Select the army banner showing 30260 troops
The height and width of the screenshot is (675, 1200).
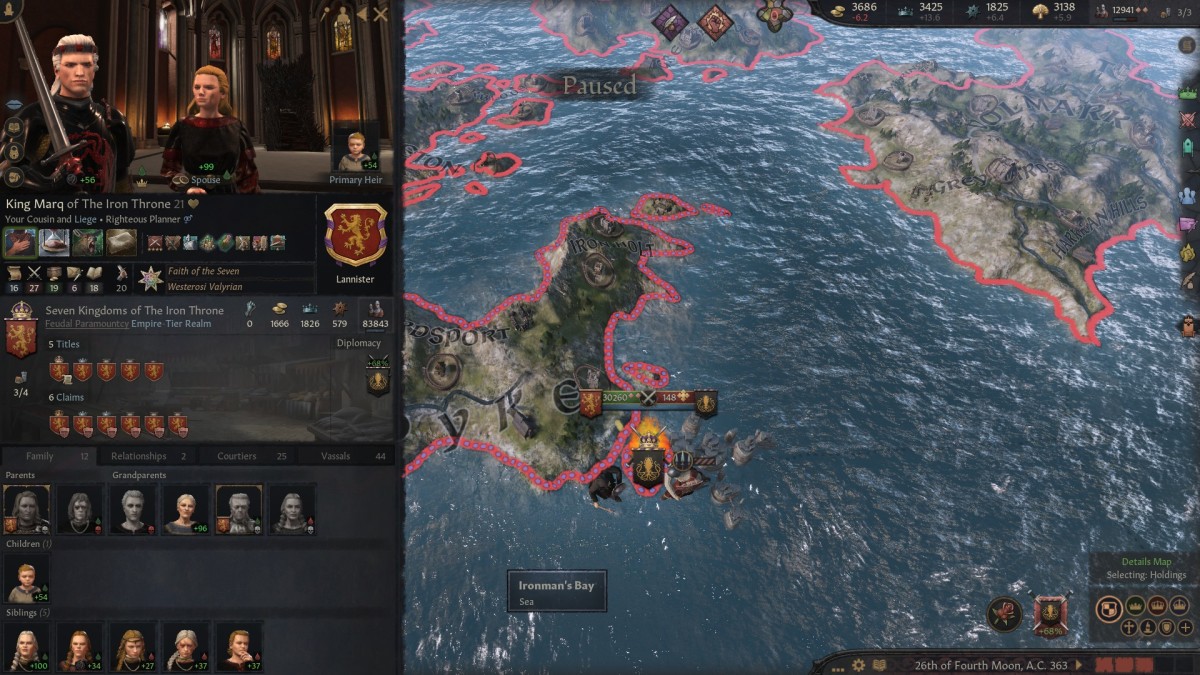click(x=612, y=398)
